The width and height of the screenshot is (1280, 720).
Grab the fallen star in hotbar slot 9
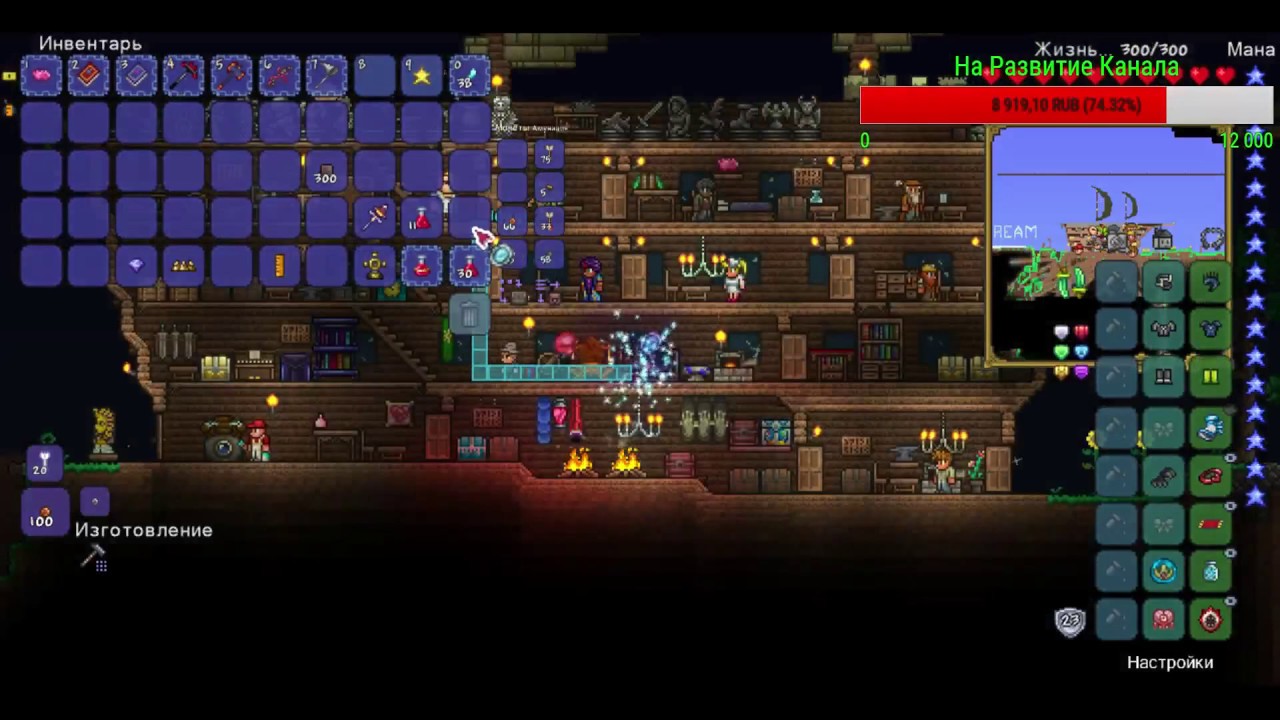420,75
